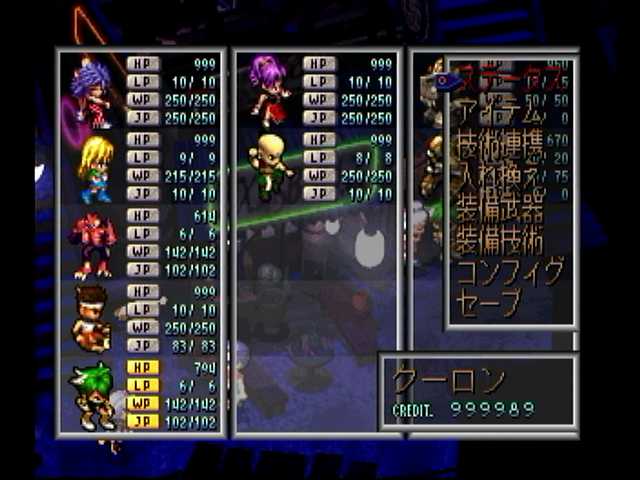The height and width of the screenshot is (480, 640).
Task: Select the purple spiky-haired party member
Action: pyautogui.click(x=92, y=92)
